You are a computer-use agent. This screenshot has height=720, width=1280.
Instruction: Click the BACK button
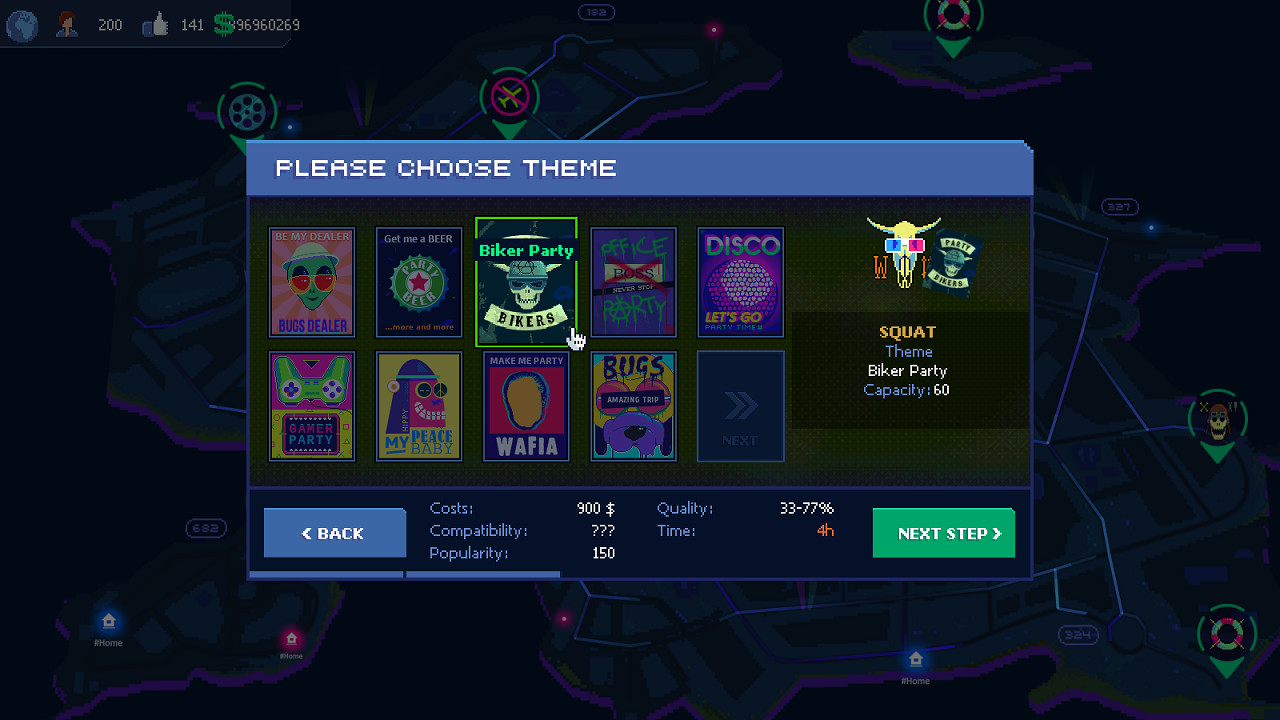tap(334, 533)
